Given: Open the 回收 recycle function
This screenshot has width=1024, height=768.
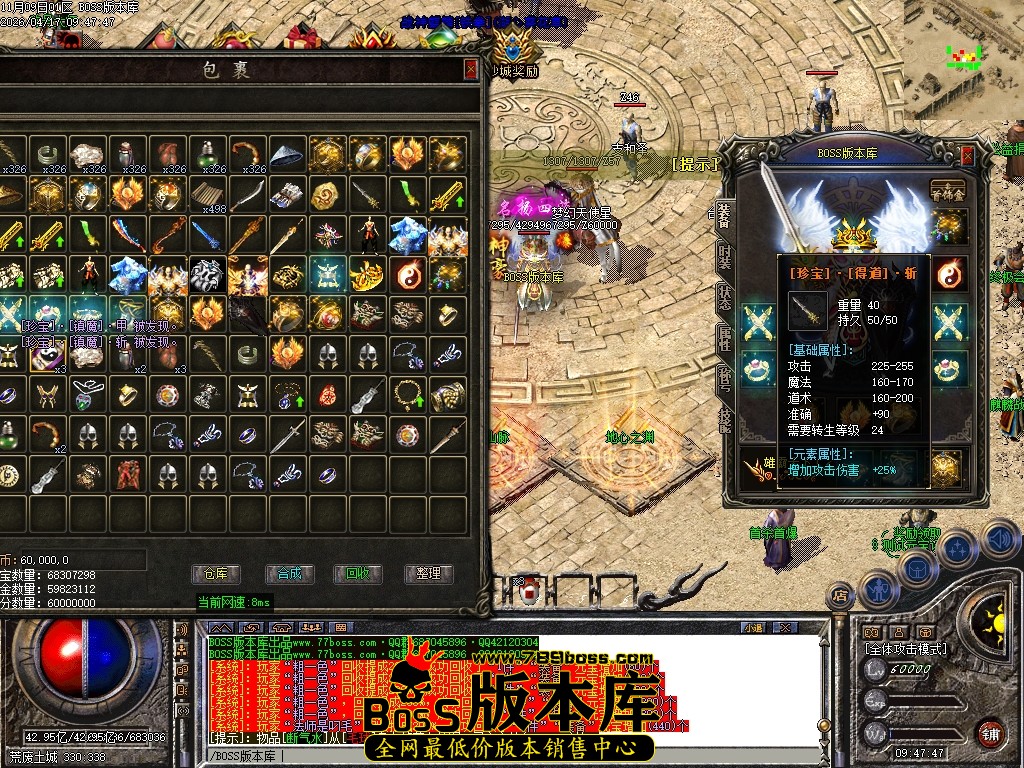Looking at the screenshot, I should click(x=358, y=573).
